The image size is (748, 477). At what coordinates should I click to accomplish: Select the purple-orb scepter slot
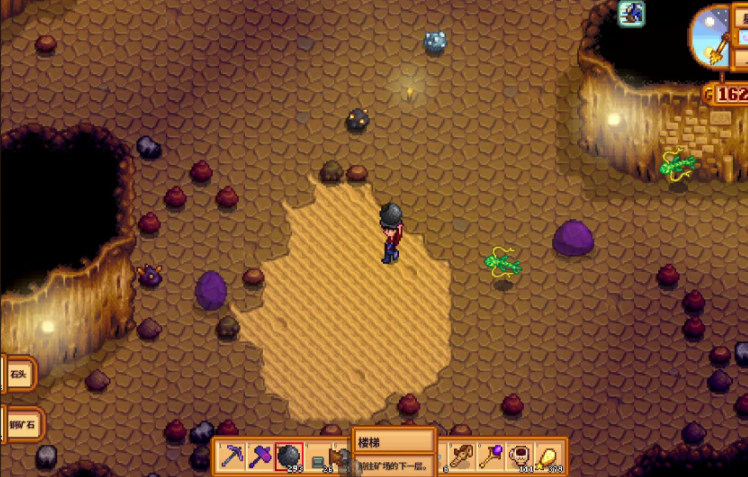491,457
